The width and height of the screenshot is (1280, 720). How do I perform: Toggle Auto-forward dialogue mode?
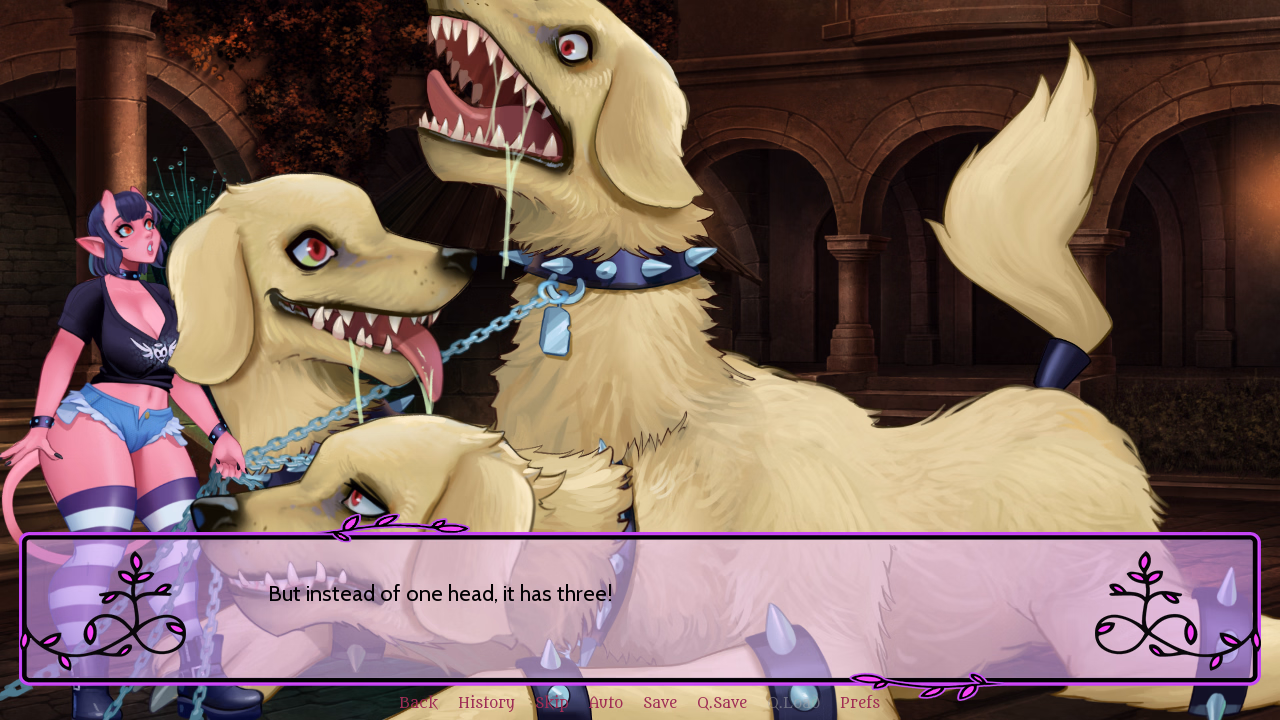[x=606, y=702]
